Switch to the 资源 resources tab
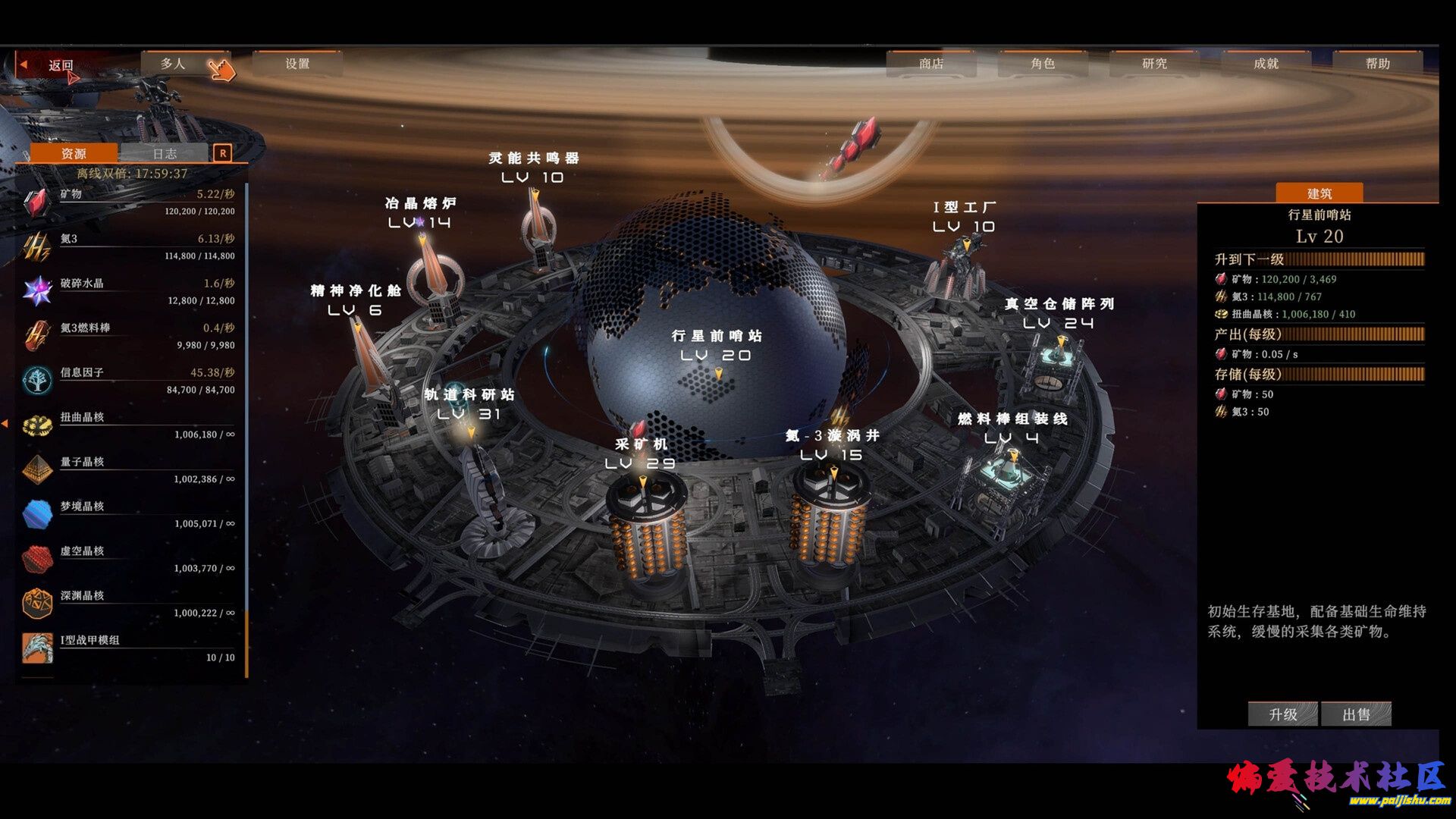1456x819 pixels. 74,154
